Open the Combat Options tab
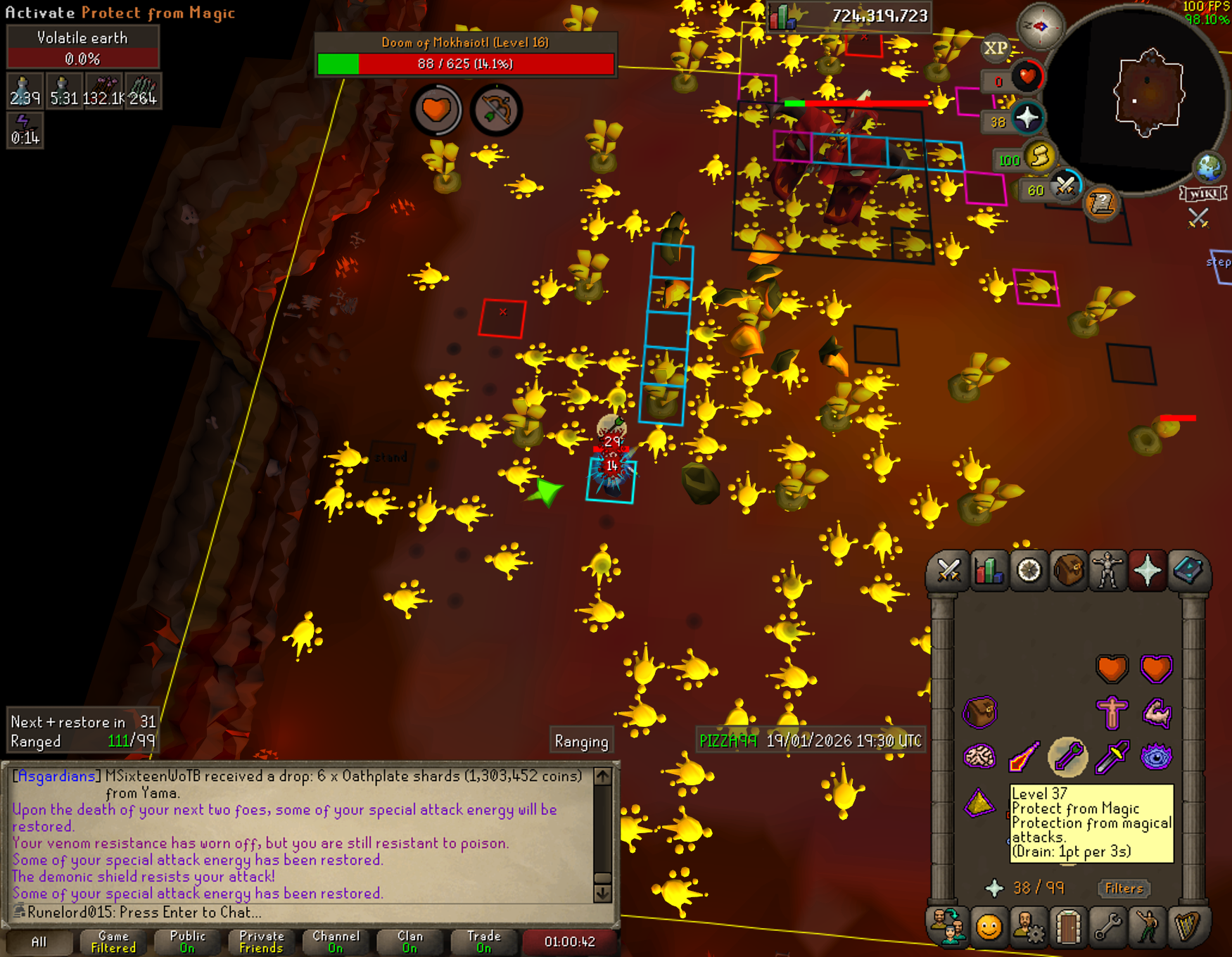 [x=948, y=570]
